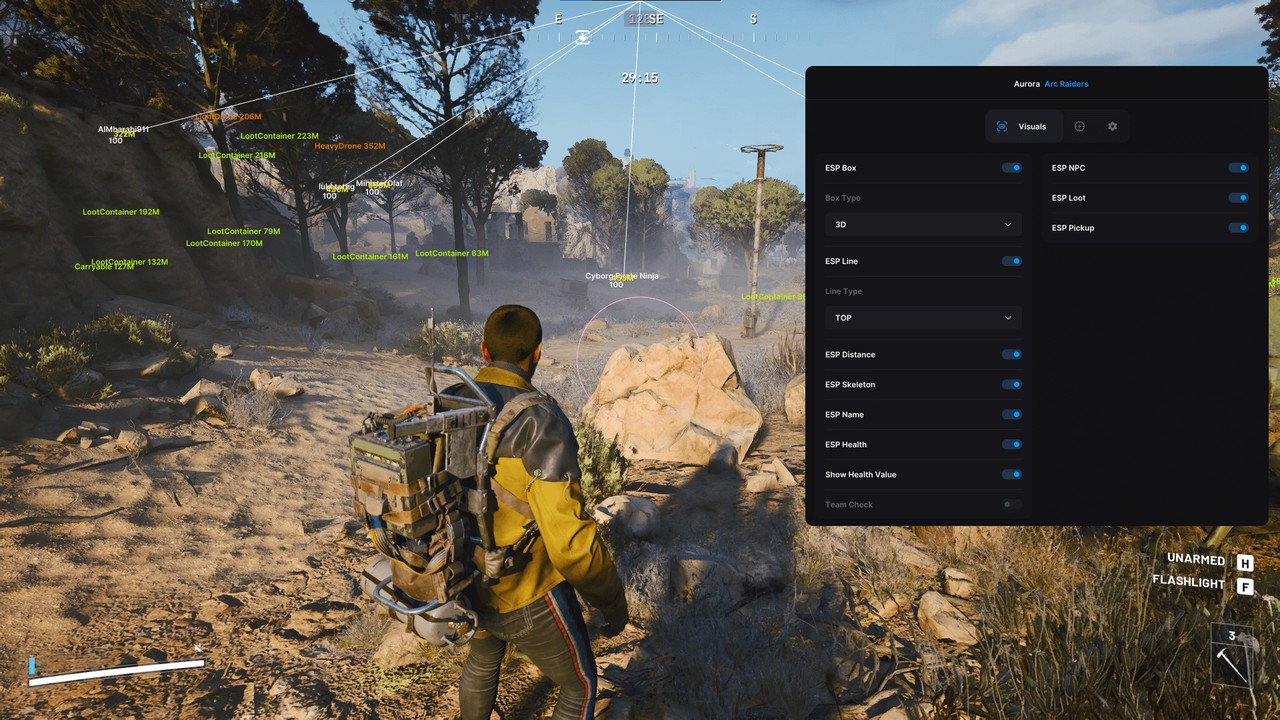Turn off the ESP Line toggle
The width and height of the screenshot is (1280, 720).
[1012, 261]
